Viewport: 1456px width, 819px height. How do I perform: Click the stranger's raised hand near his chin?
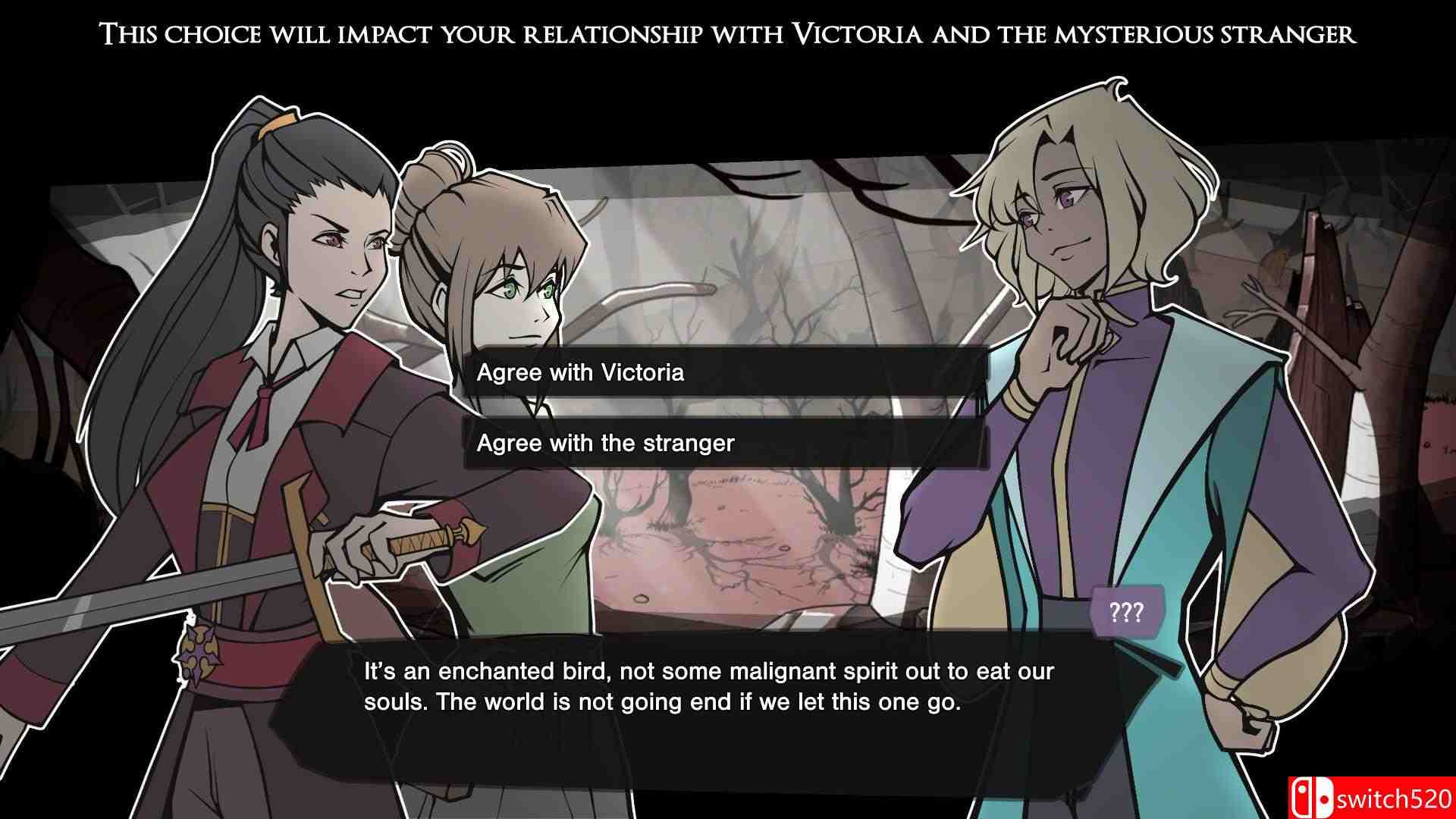(x=1065, y=341)
